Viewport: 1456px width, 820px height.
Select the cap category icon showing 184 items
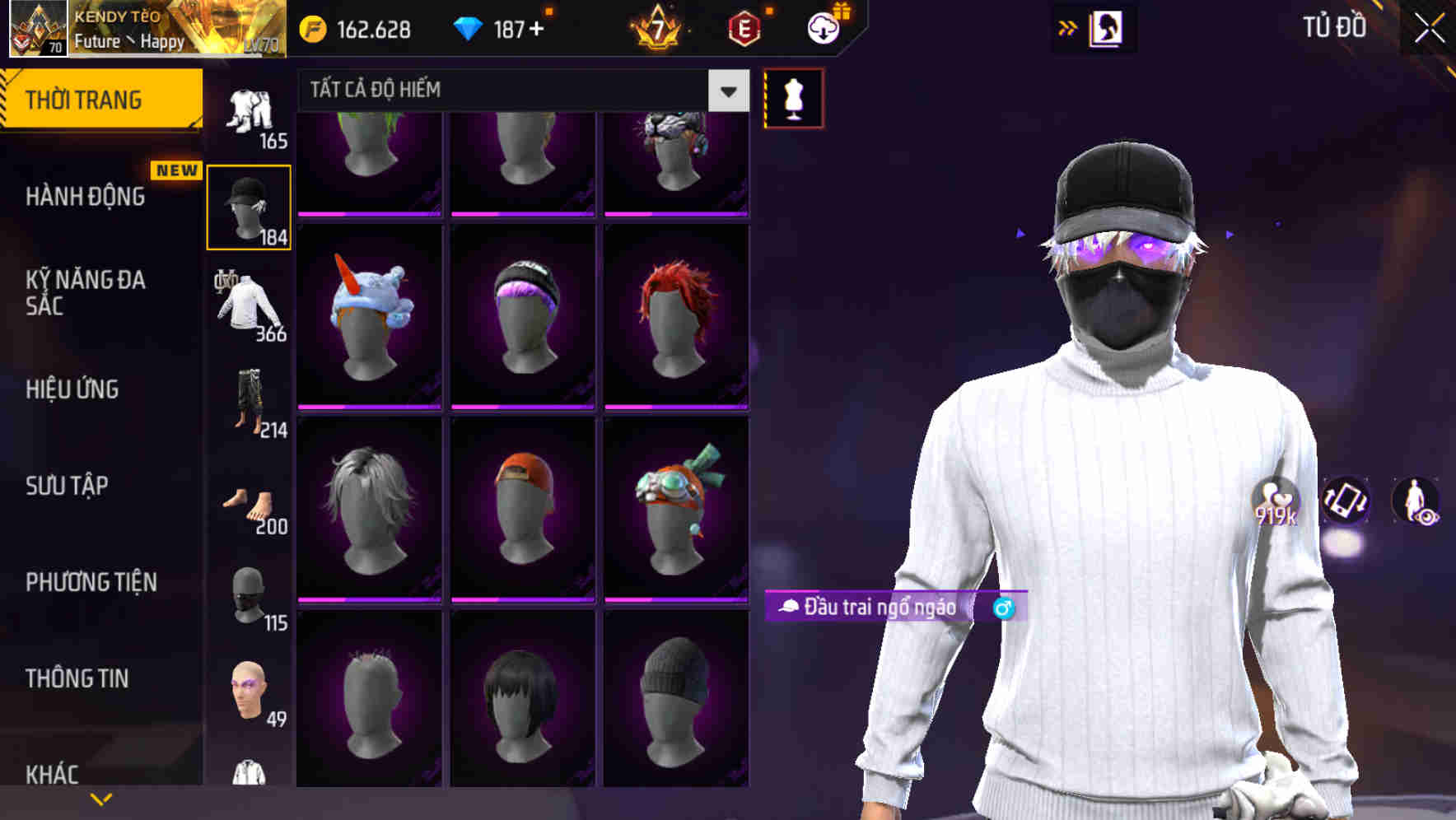(250, 206)
